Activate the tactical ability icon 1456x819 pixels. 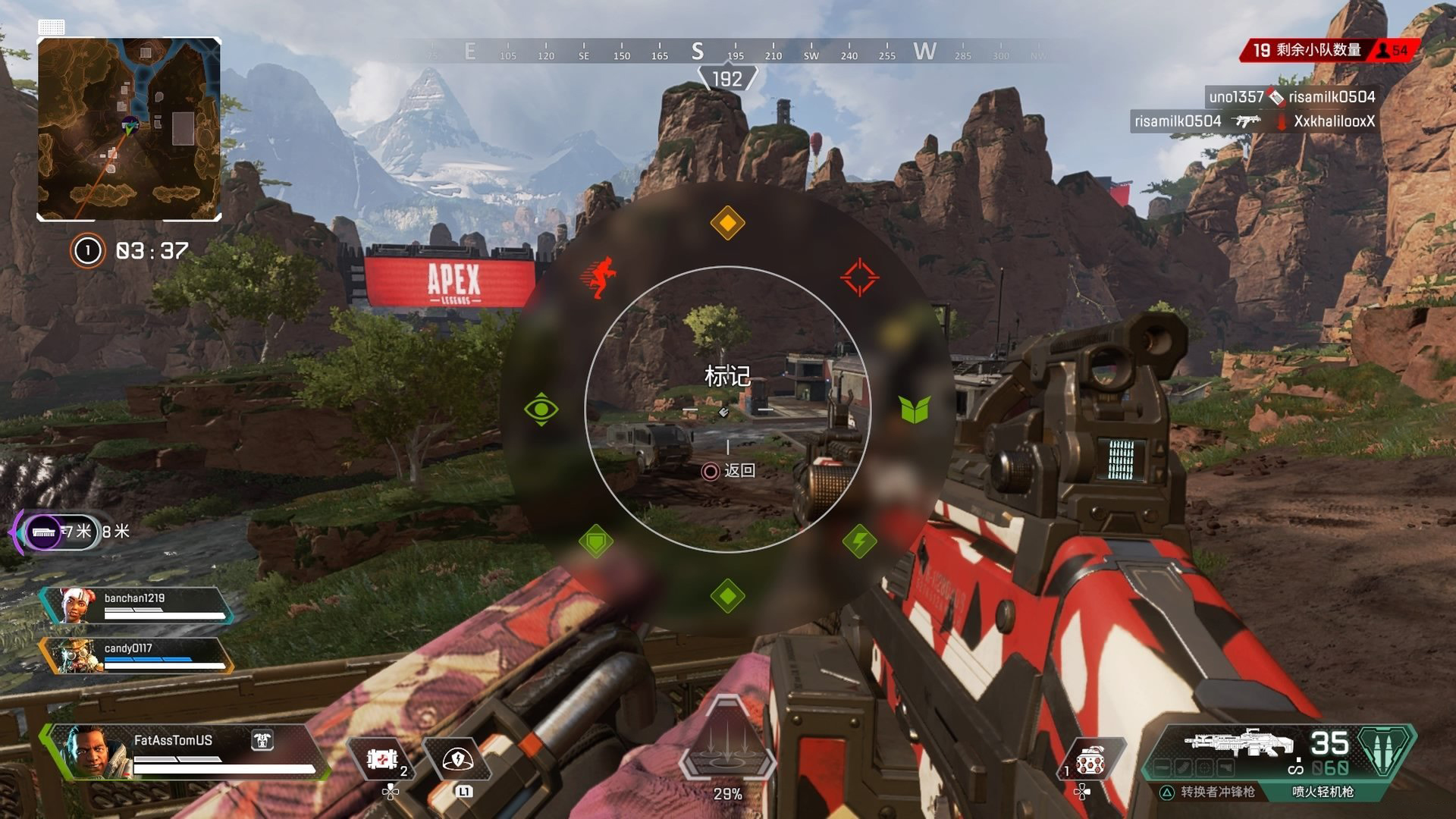pyautogui.click(x=457, y=760)
